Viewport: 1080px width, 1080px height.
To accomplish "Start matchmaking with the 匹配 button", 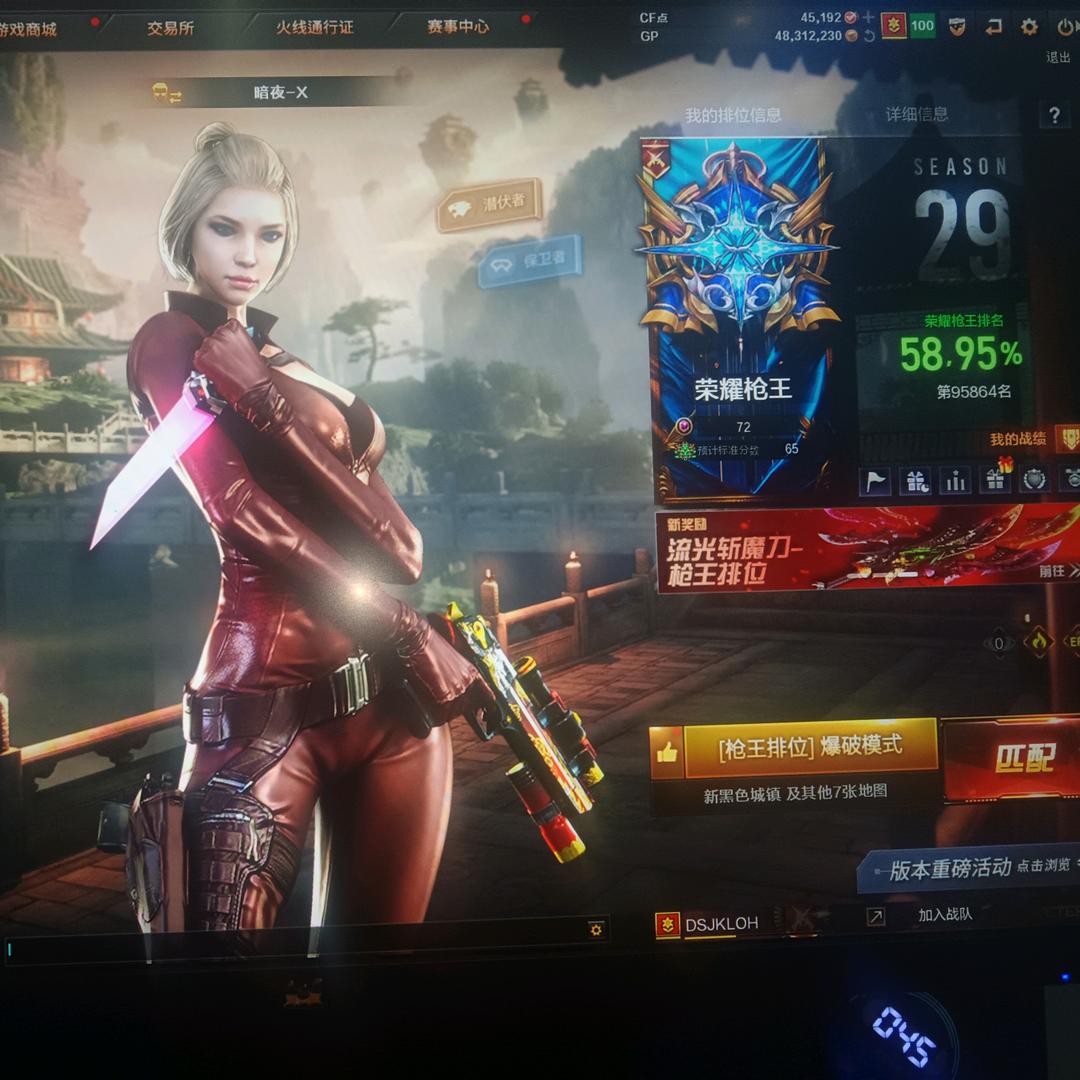I will [1012, 759].
